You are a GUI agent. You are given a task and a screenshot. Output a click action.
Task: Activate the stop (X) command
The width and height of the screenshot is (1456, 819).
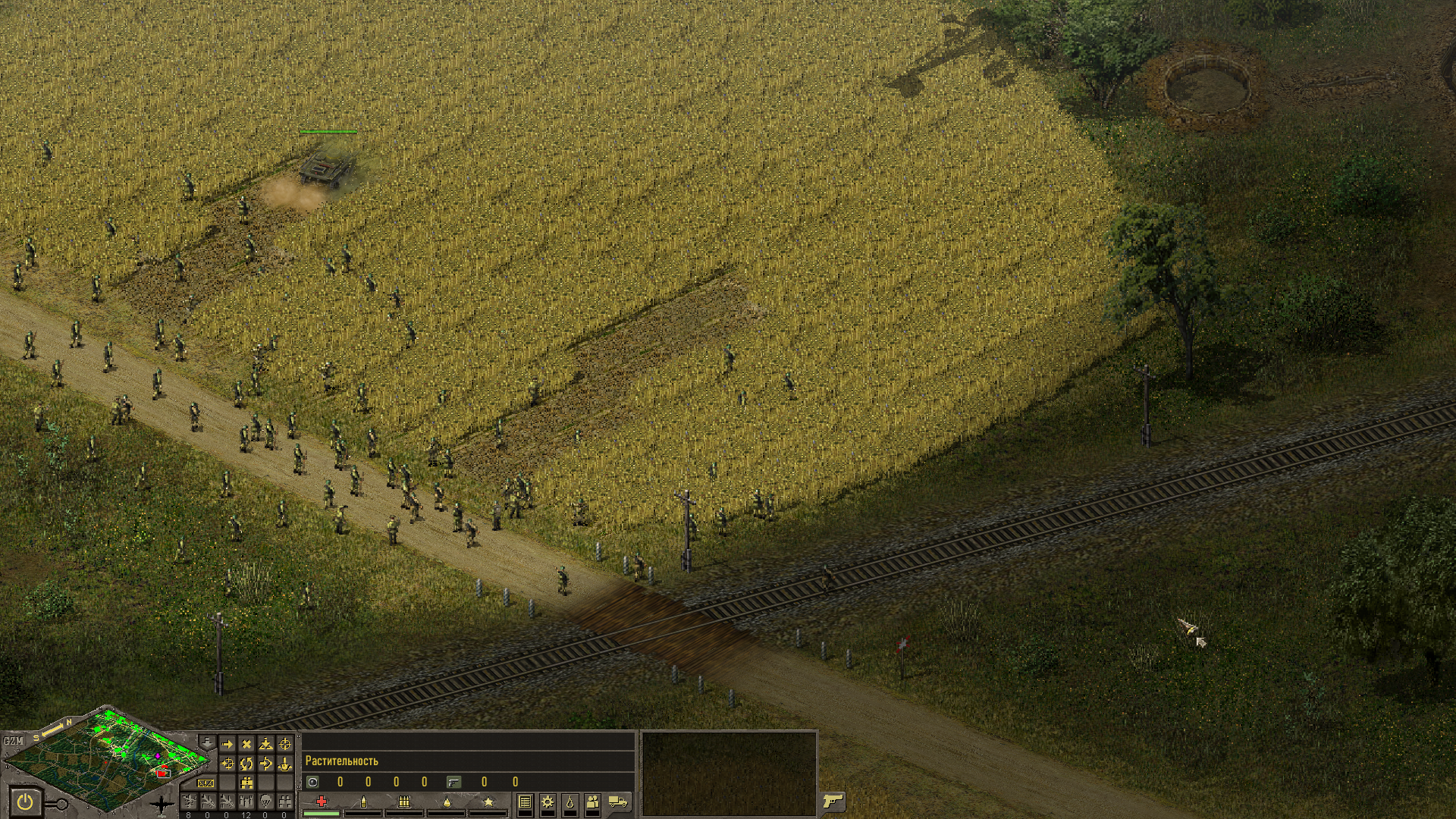pos(246,744)
